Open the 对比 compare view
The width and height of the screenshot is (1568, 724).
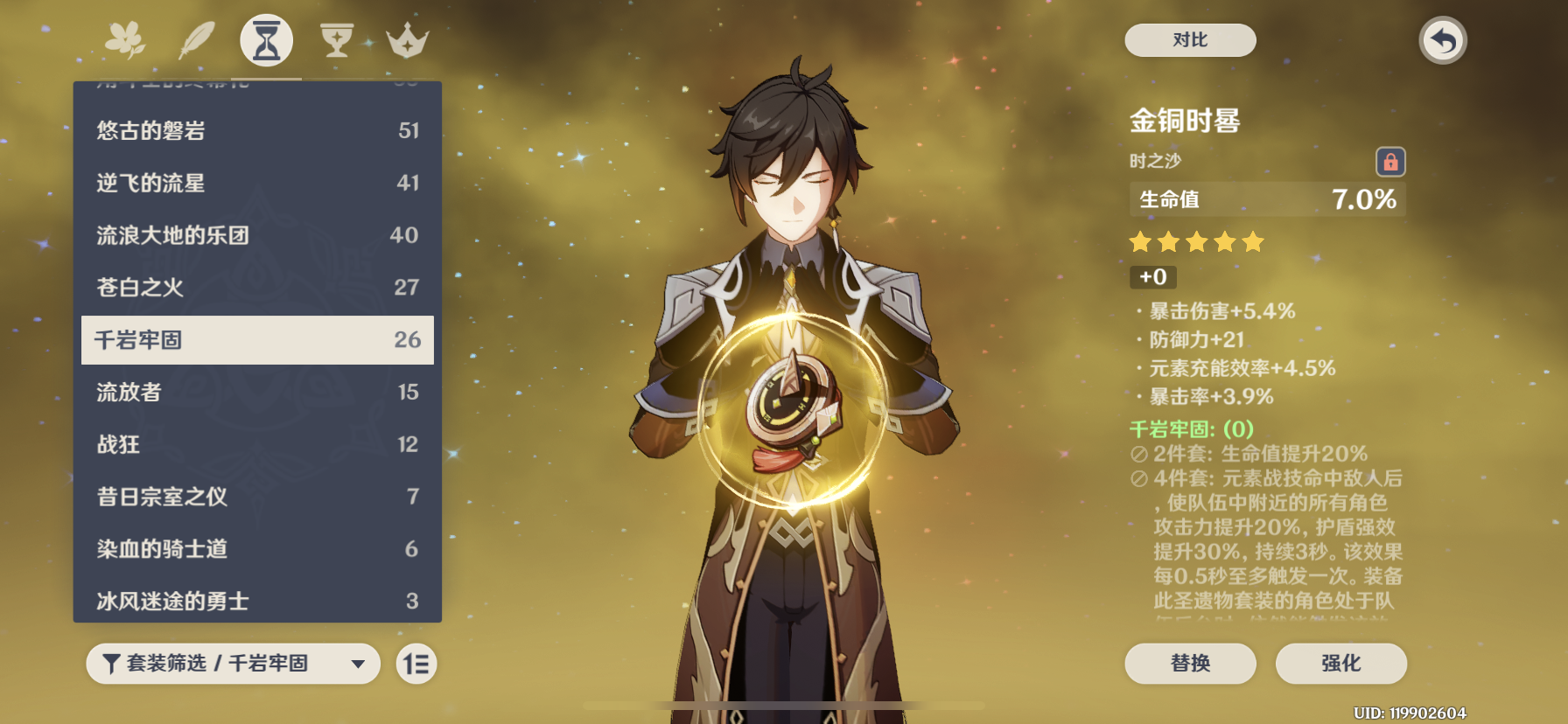coord(1190,40)
